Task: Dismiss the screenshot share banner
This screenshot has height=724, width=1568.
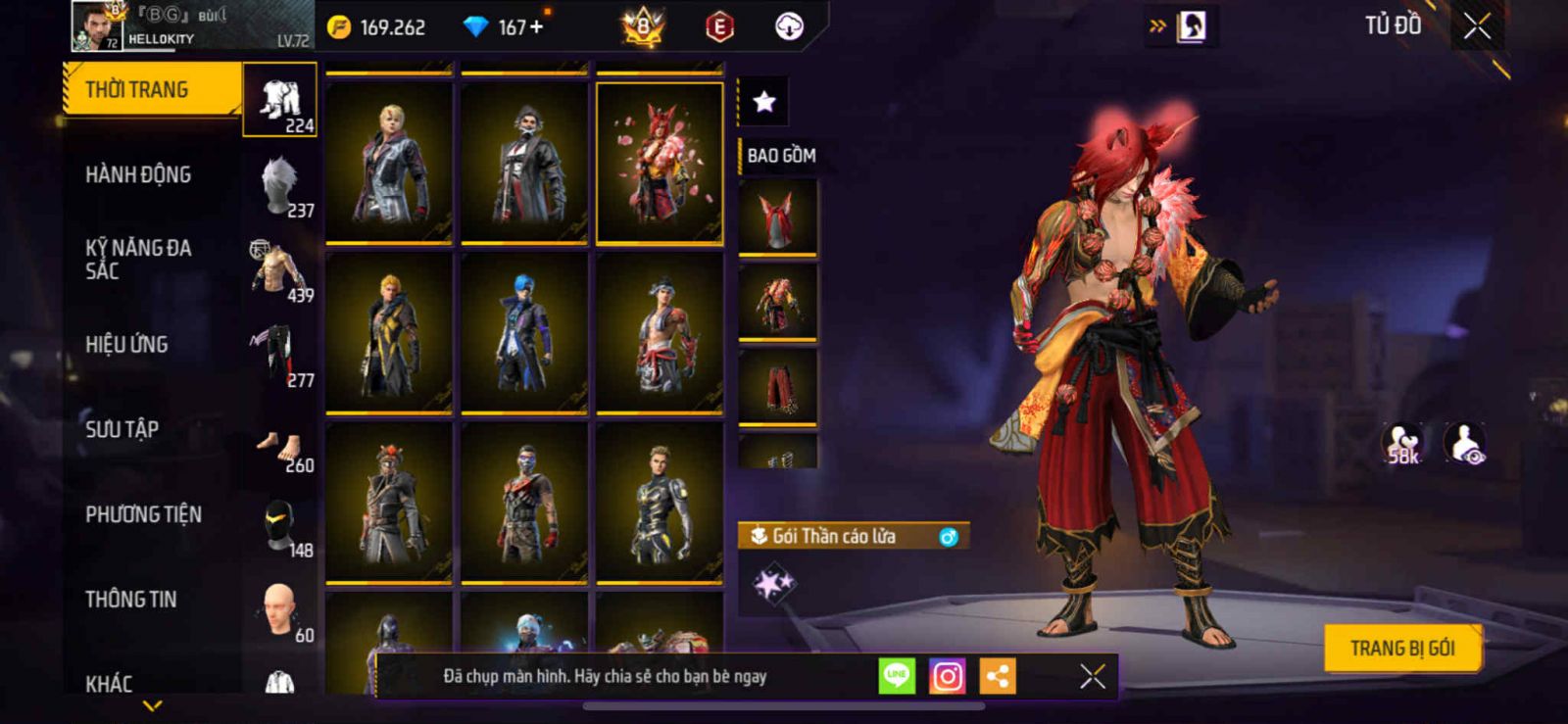Action: pyautogui.click(x=1092, y=676)
